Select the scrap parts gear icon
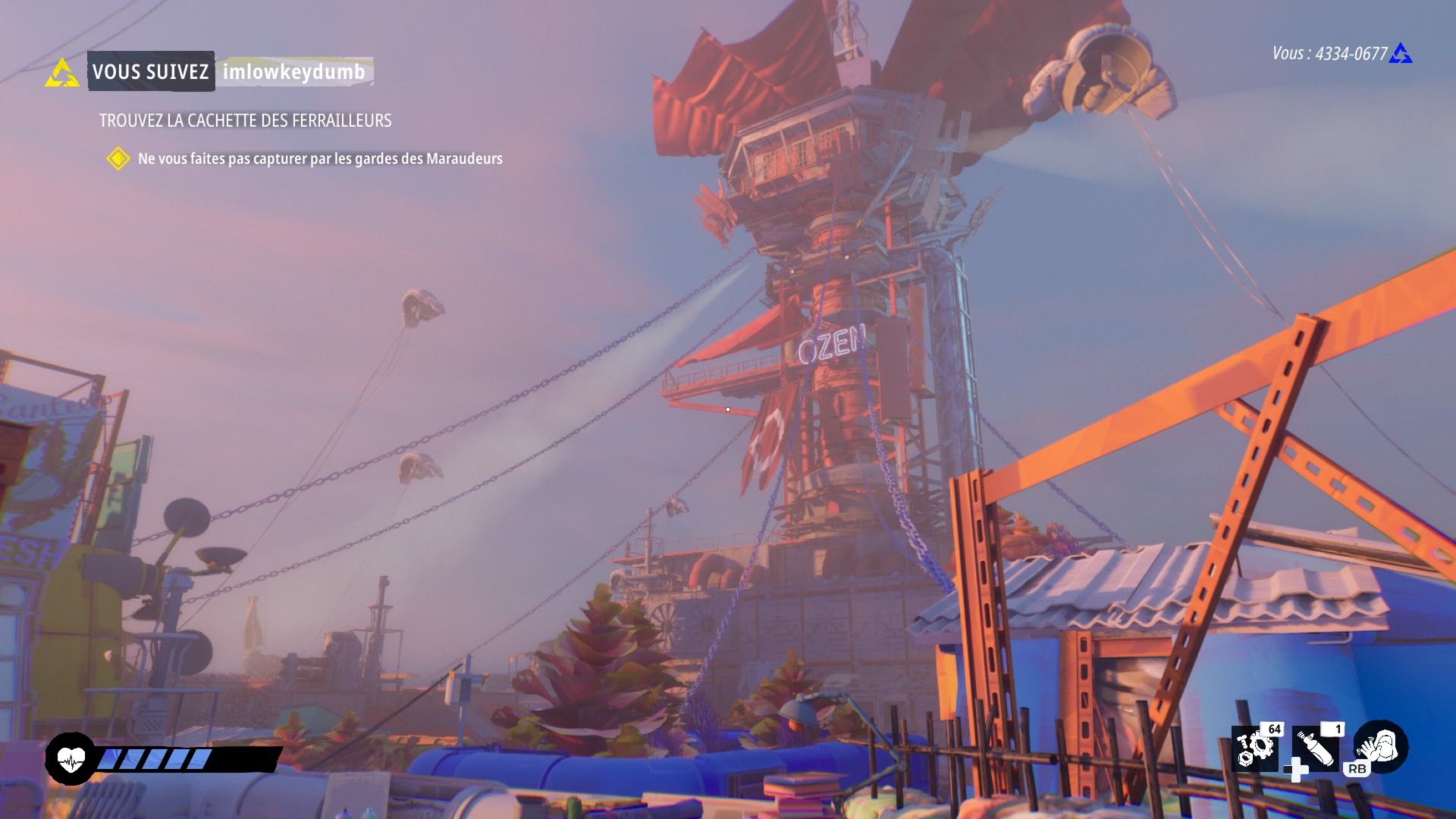The image size is (1456, 819). point(1256,748)
